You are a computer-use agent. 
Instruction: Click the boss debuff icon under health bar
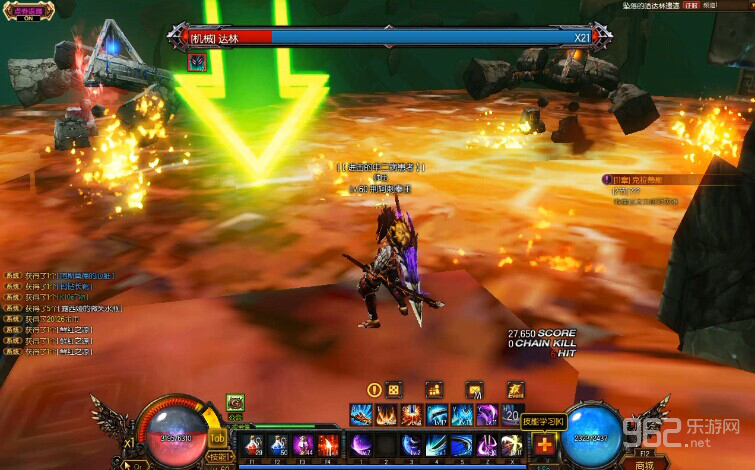[x=197, y=62]
